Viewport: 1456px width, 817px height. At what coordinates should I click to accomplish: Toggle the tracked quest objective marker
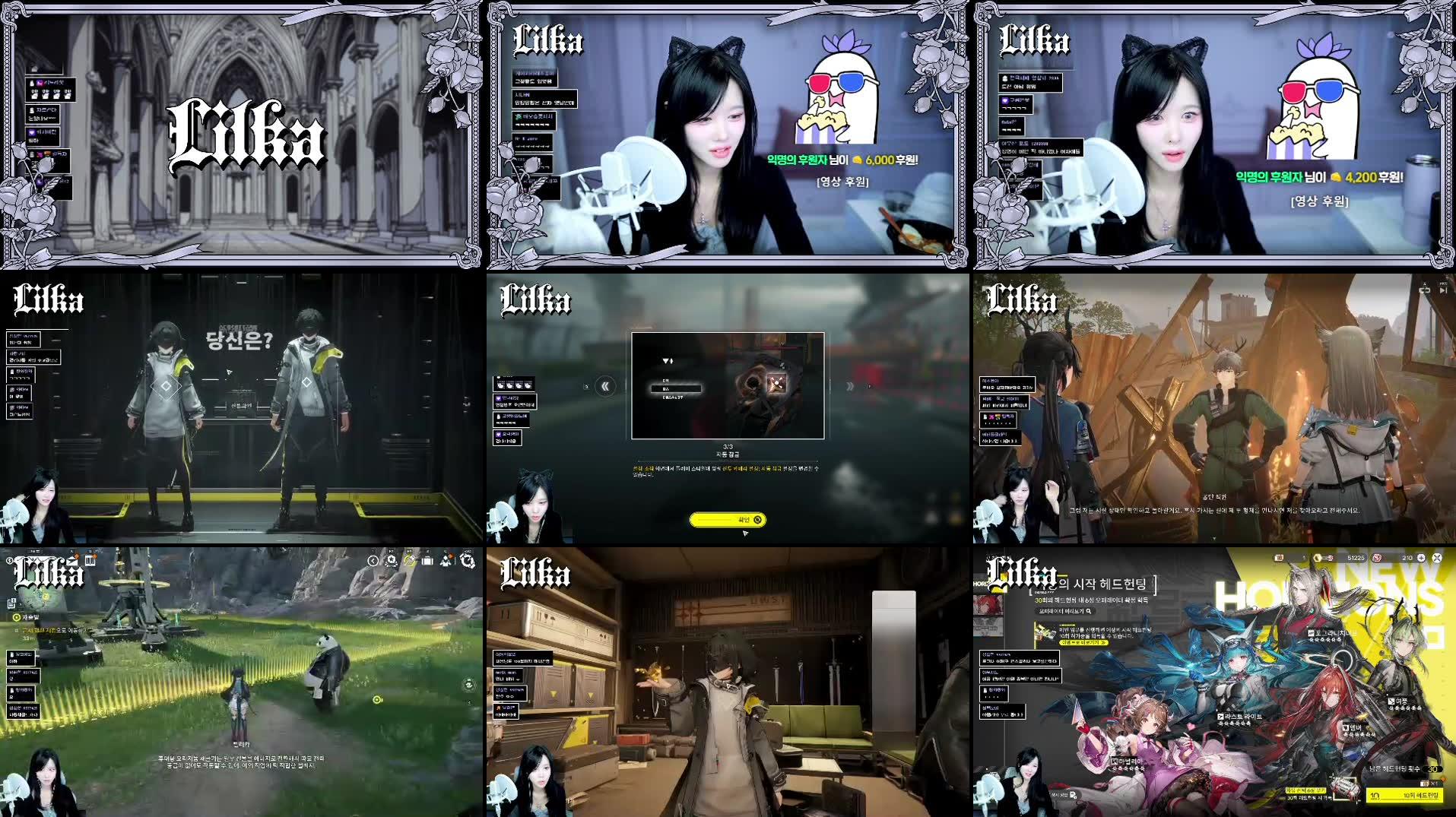17,616
